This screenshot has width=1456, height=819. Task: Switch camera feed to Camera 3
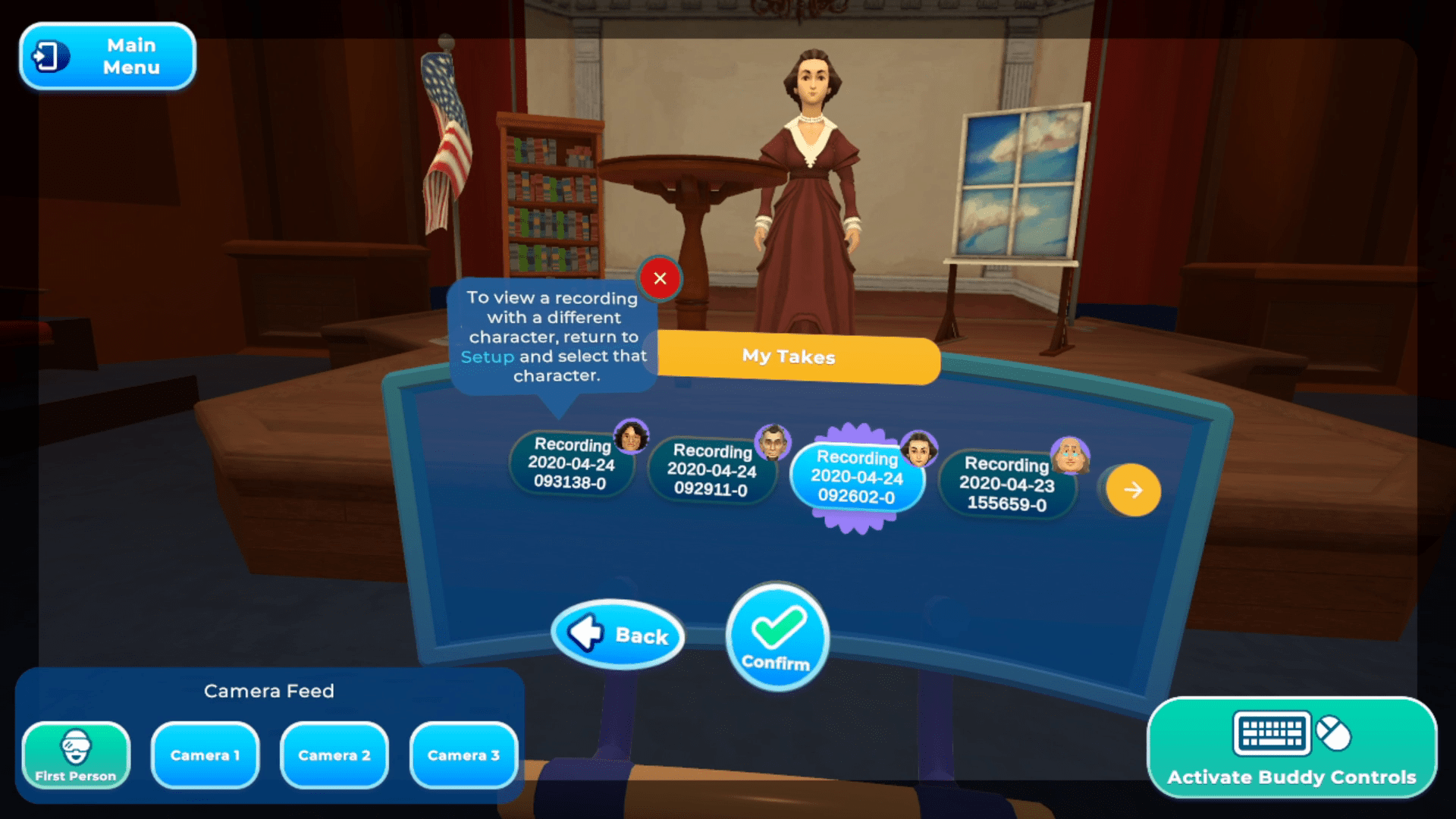tap(463, 755)
